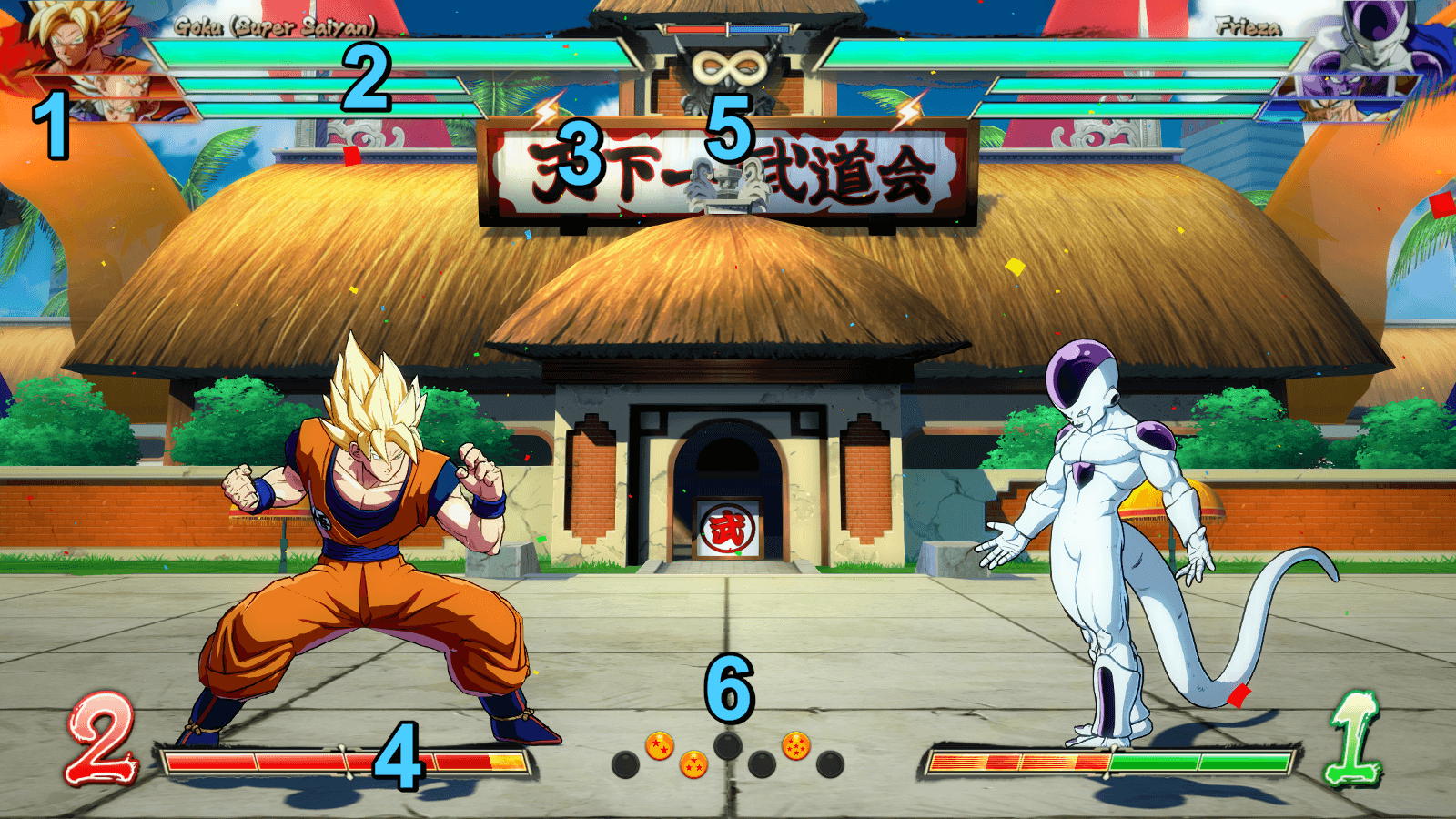Screen dimensions: 1456x819
Task: Click the right player's lightning Sparking icon
Action: click(x=909, y=112)
